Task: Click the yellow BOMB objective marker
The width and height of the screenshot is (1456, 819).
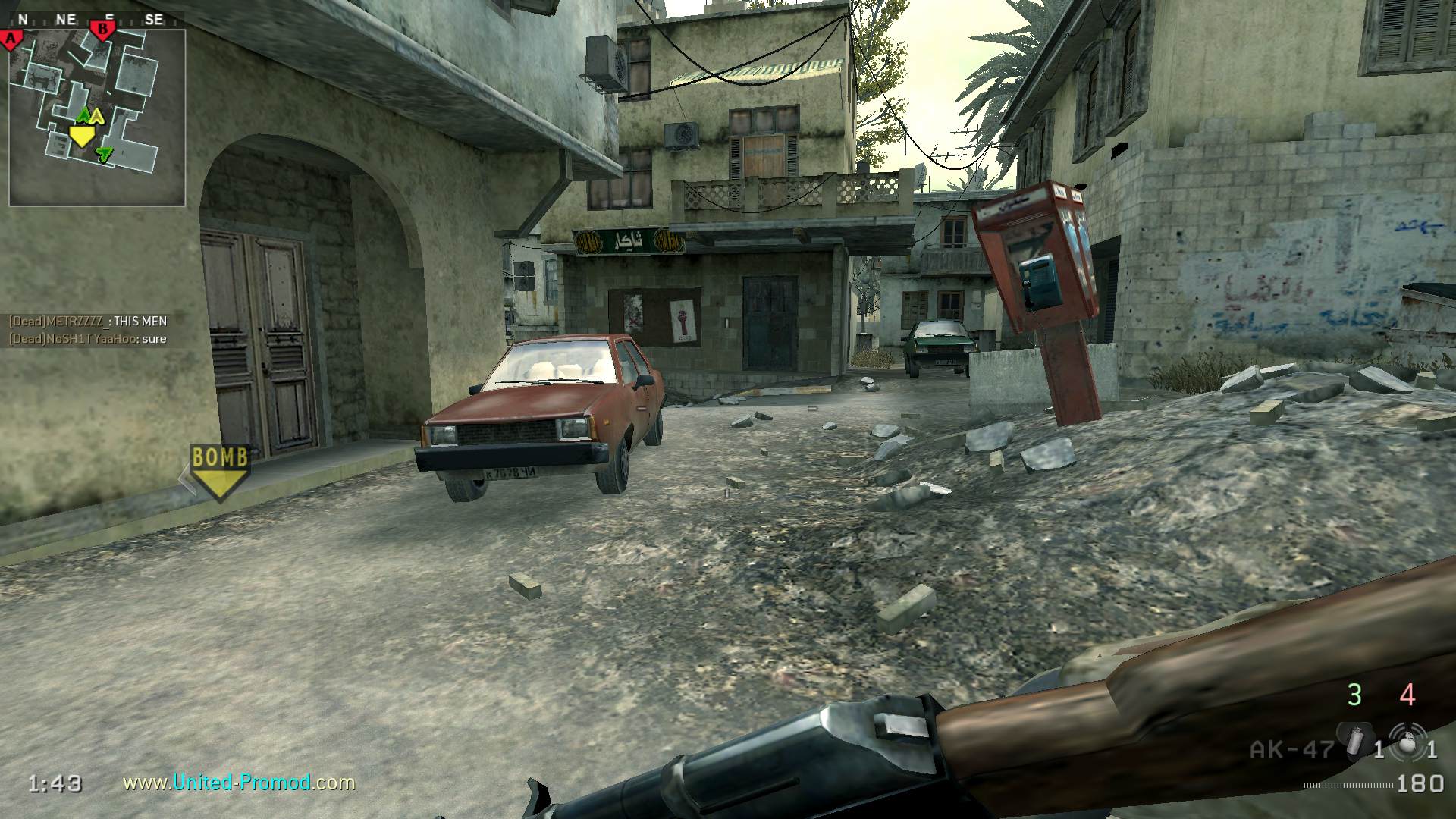Action: tap(219, 472)
